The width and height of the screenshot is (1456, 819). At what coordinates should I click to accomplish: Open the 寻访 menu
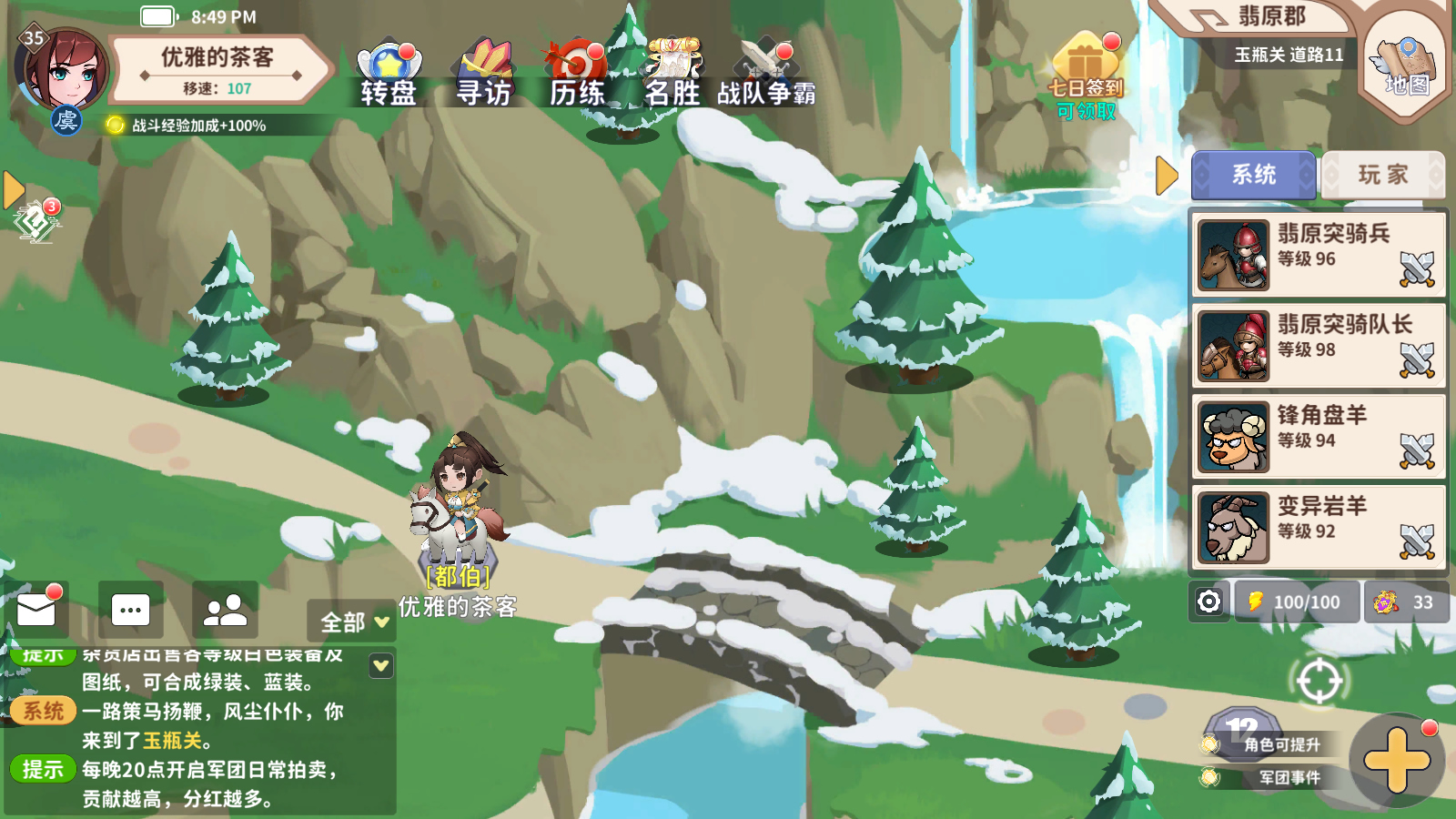pos(484,74)
